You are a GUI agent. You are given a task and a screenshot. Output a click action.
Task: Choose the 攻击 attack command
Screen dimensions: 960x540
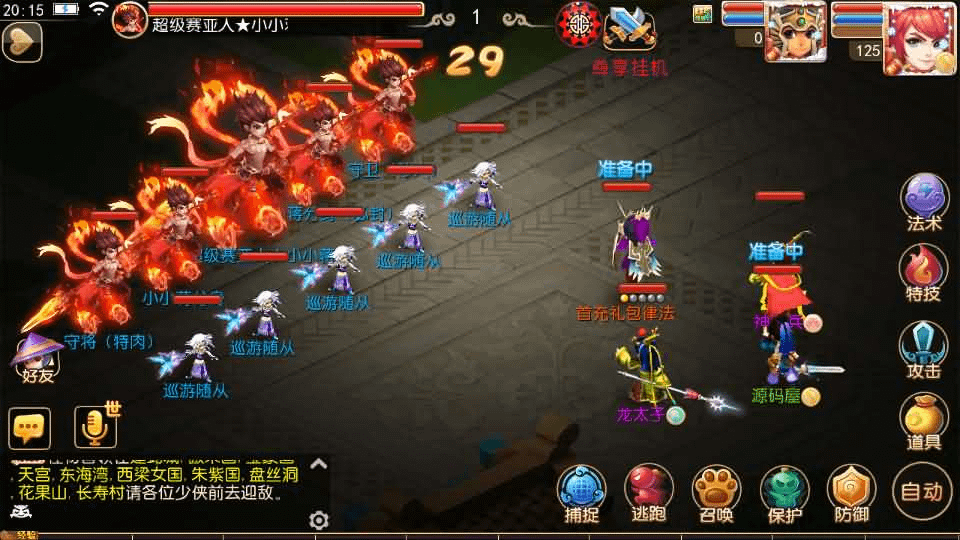coord(924,348)
